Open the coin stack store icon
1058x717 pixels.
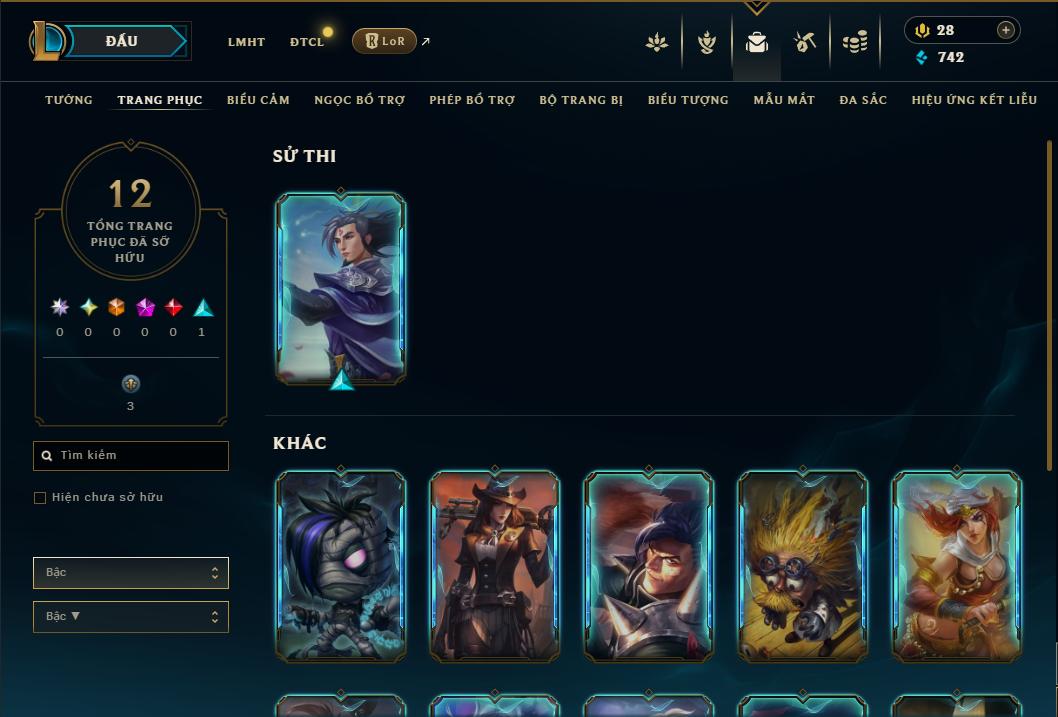(854, 42)
